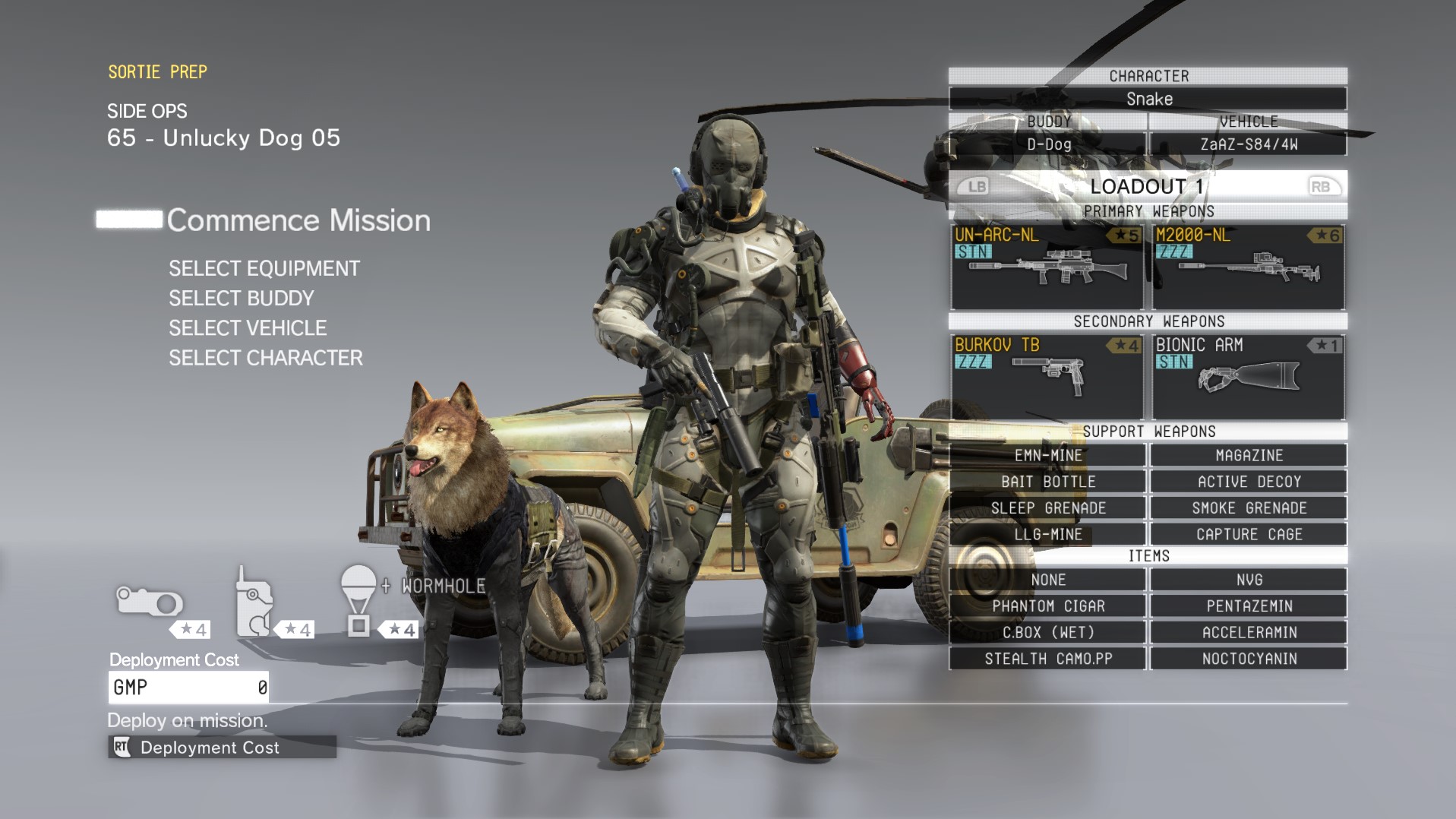Enable the ACTIVE DECOY support weapon
The height and width of the screenshot is (819, 1456).
coord(1248,481)
